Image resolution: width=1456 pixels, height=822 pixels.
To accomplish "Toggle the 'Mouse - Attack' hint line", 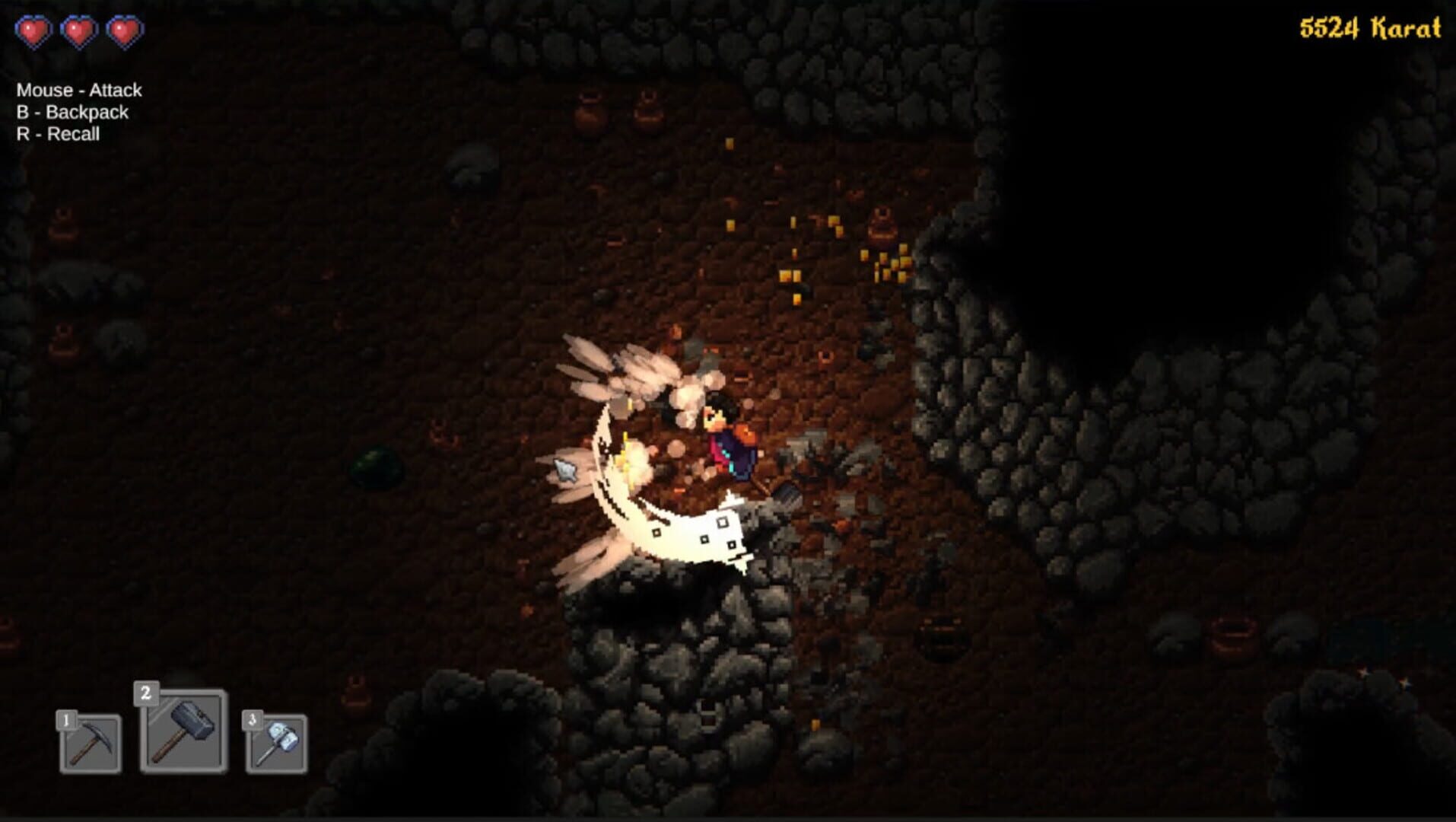I will coord(78,90).
